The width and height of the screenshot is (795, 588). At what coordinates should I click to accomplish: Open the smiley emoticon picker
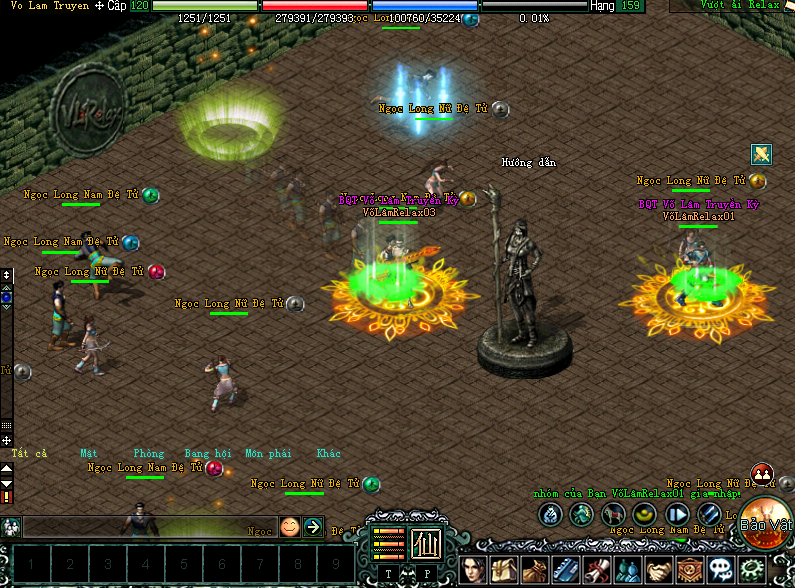290,526
